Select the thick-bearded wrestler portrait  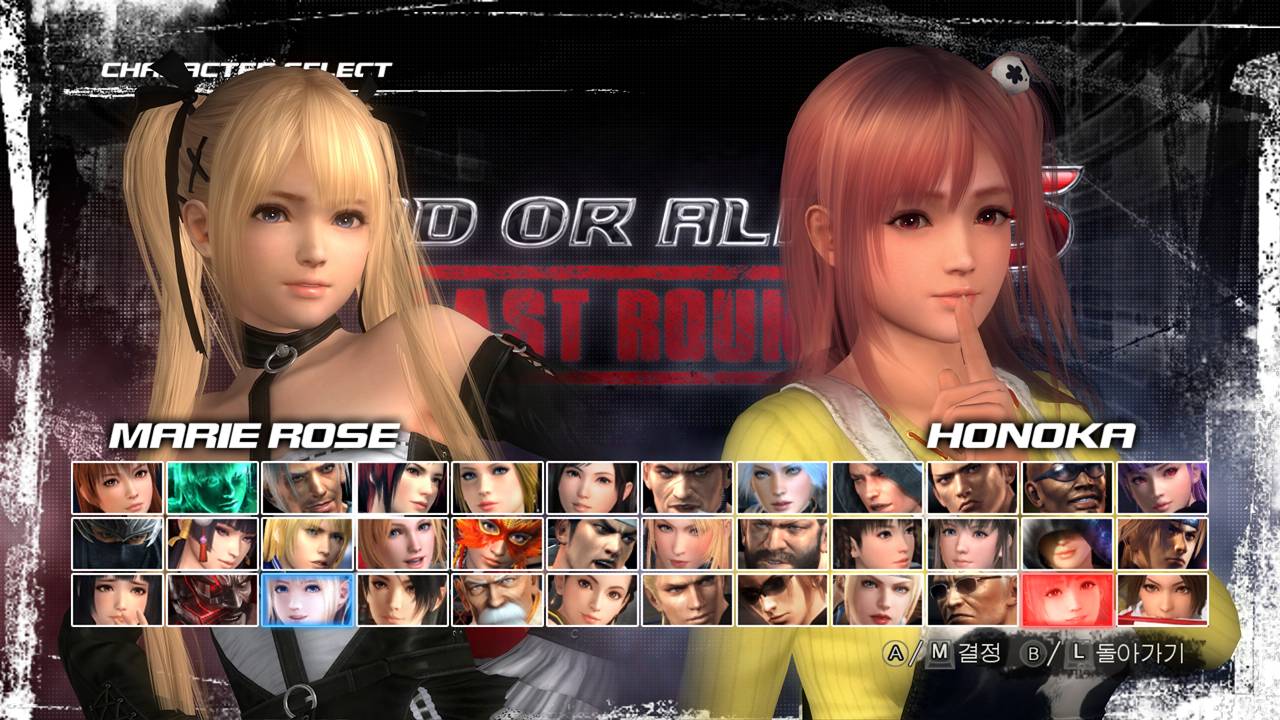(x=782, y=543)
